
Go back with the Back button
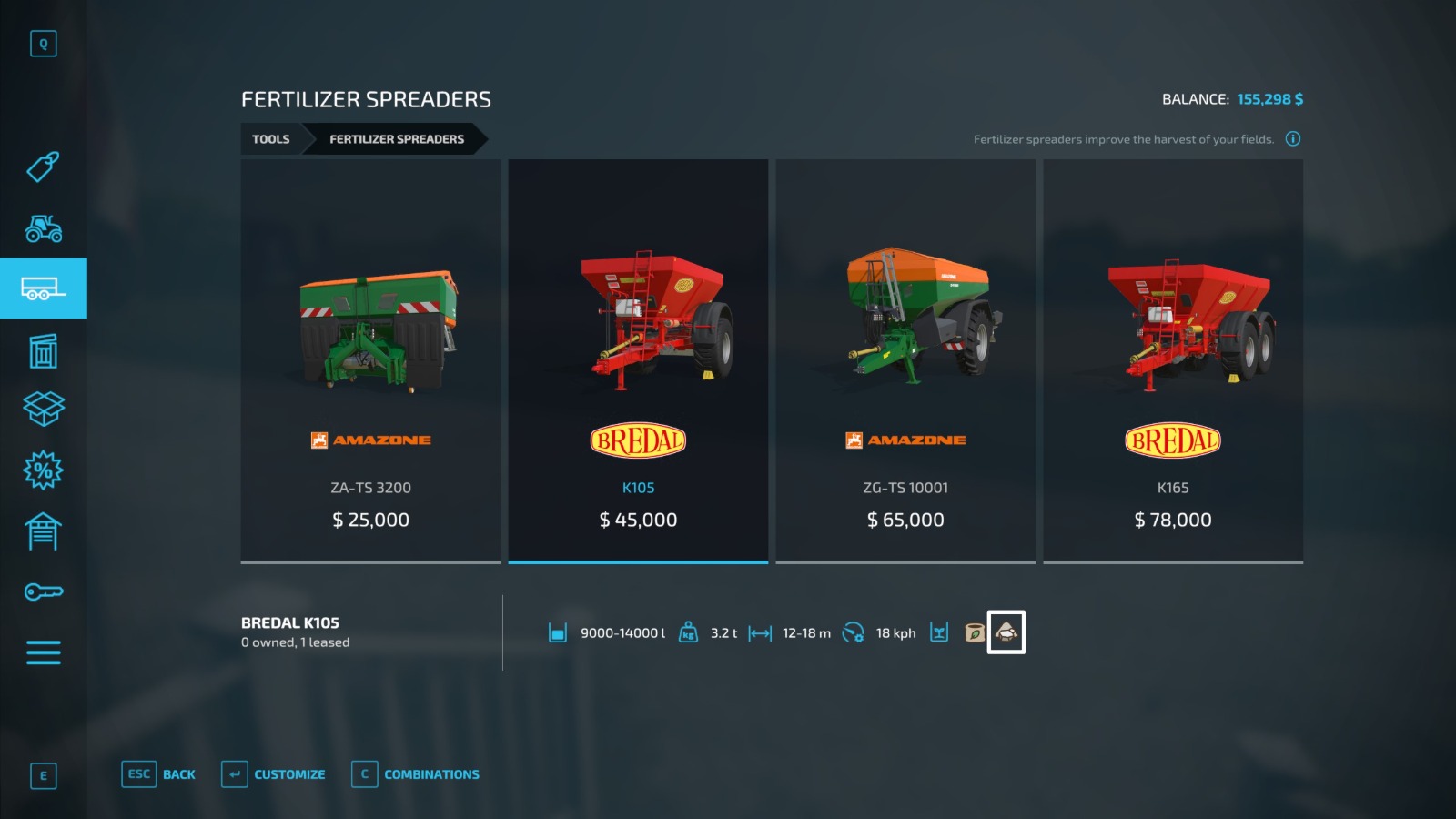[159, 774]
